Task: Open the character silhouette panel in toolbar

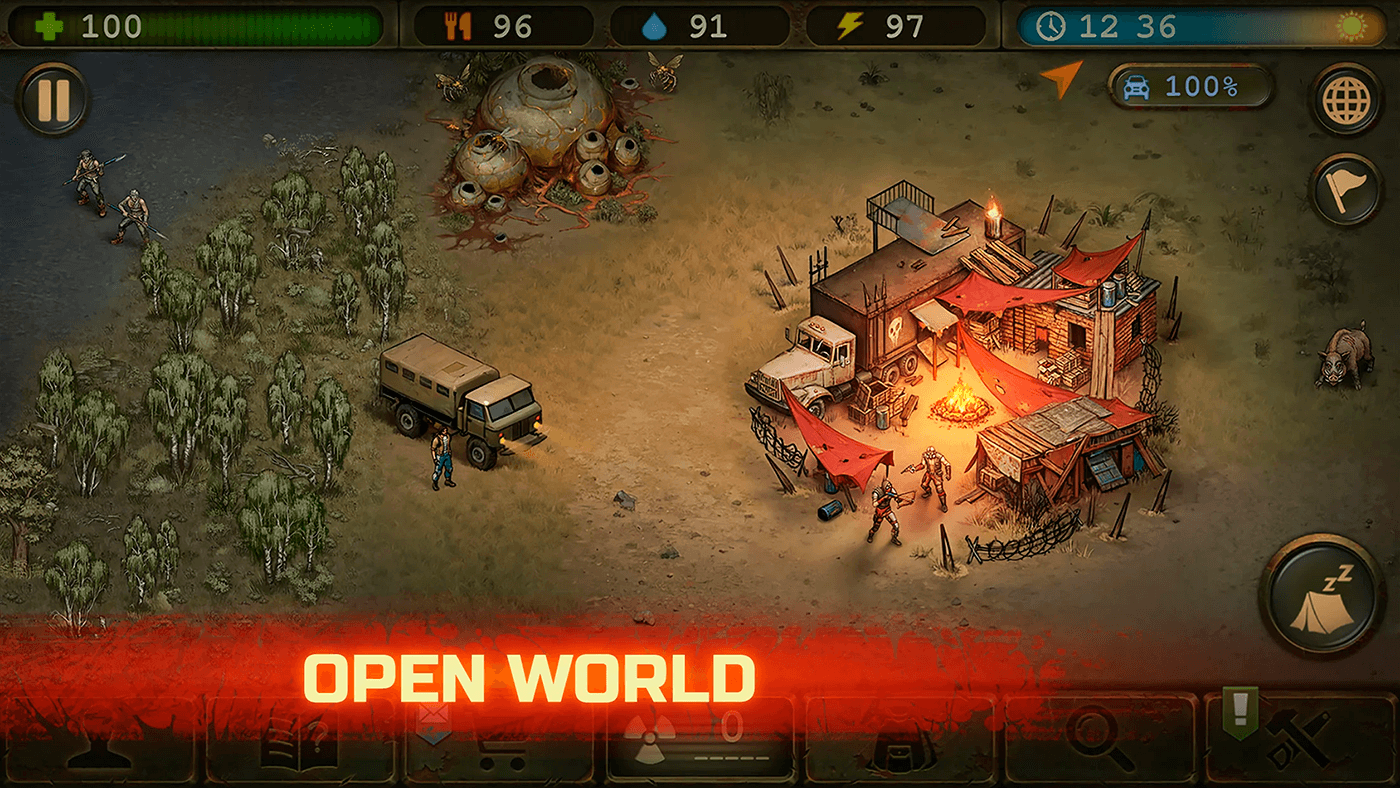Action: [x=100, y=741]
